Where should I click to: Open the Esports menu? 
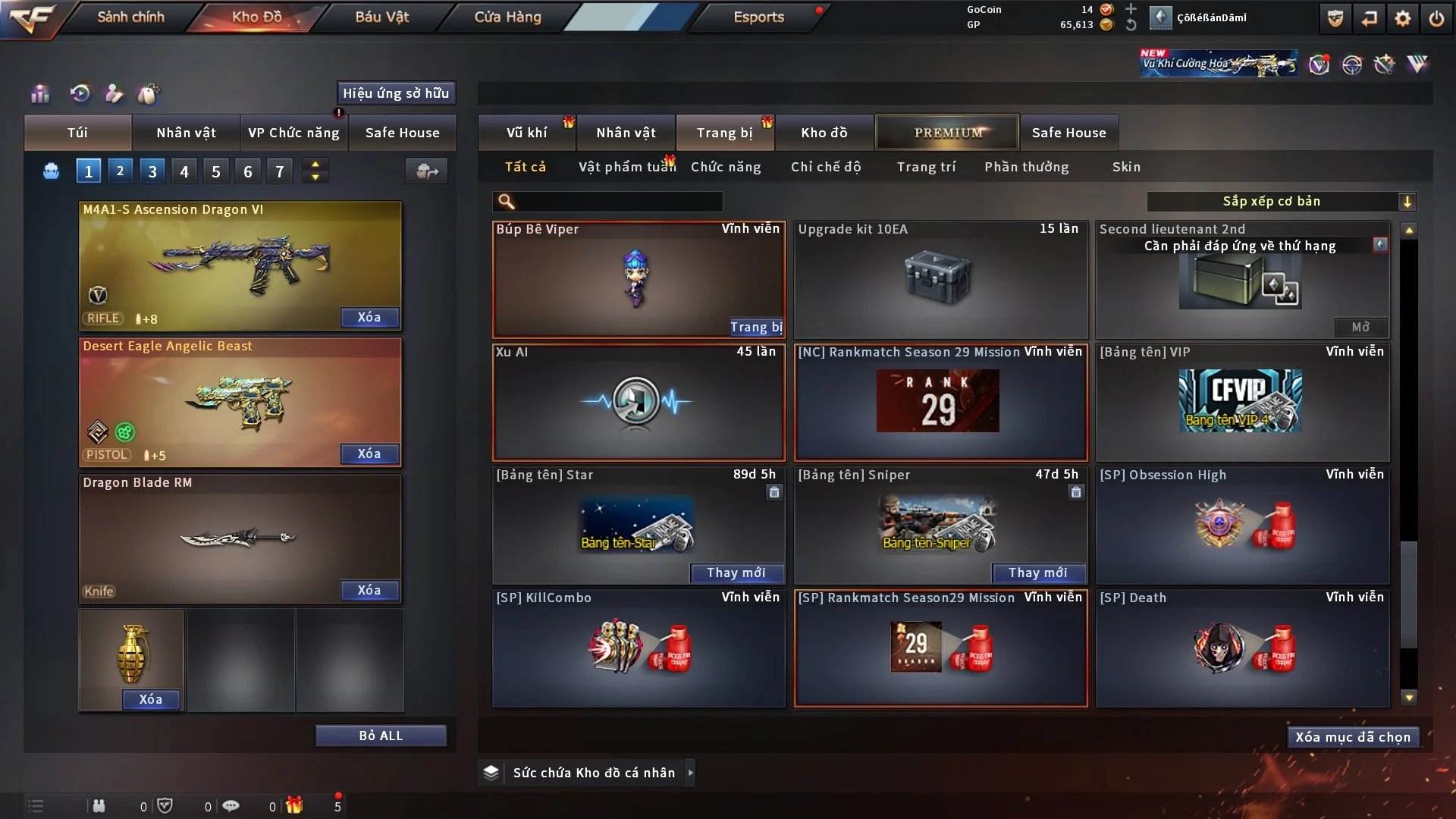click(758, 17)
